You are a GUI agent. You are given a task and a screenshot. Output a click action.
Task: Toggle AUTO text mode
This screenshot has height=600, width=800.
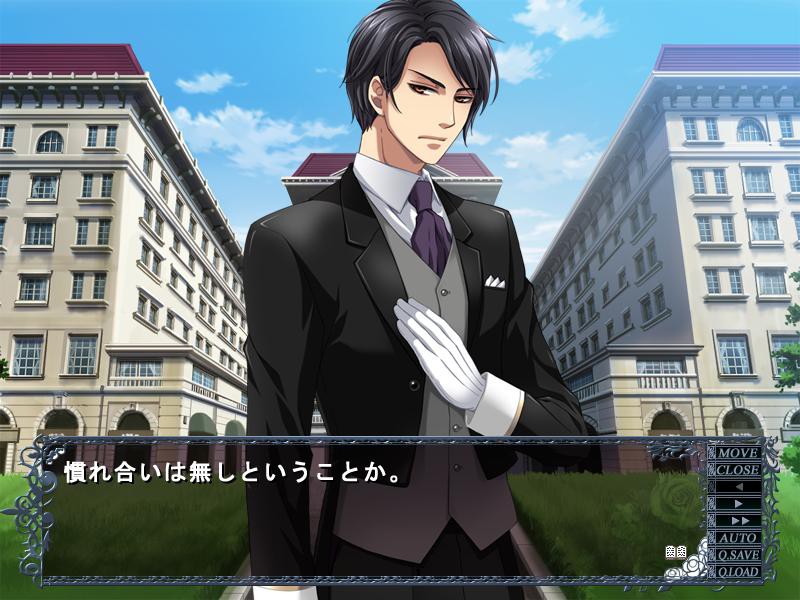(737, 537)
